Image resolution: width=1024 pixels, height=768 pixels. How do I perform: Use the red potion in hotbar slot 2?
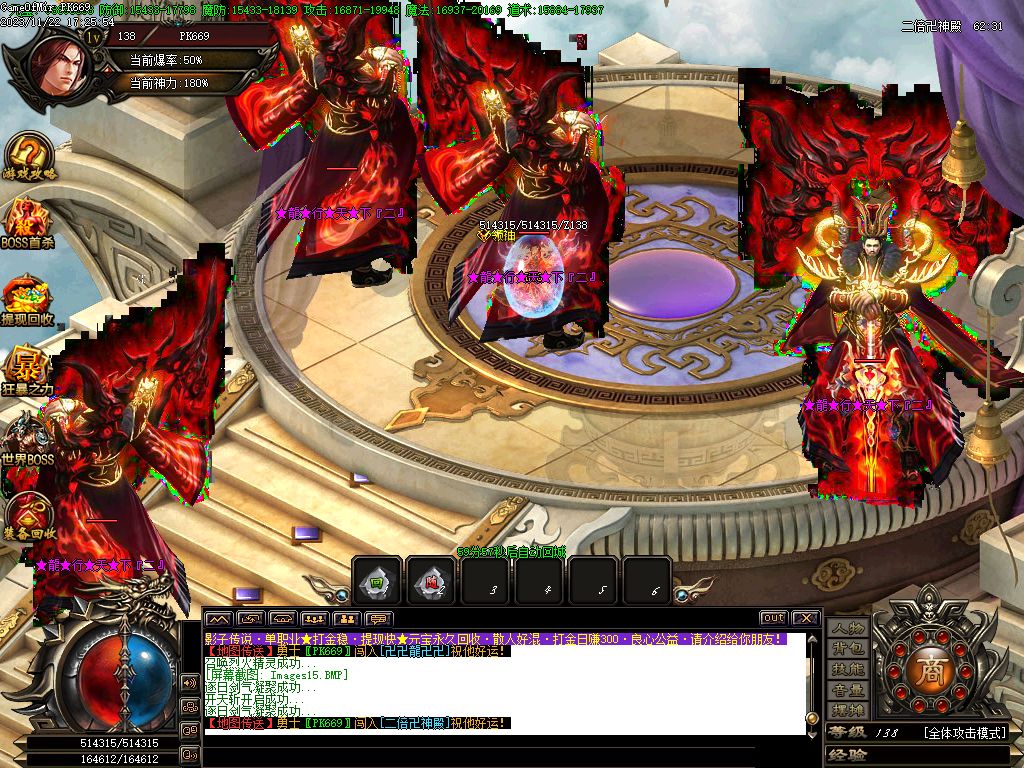[x=432, y=581]
